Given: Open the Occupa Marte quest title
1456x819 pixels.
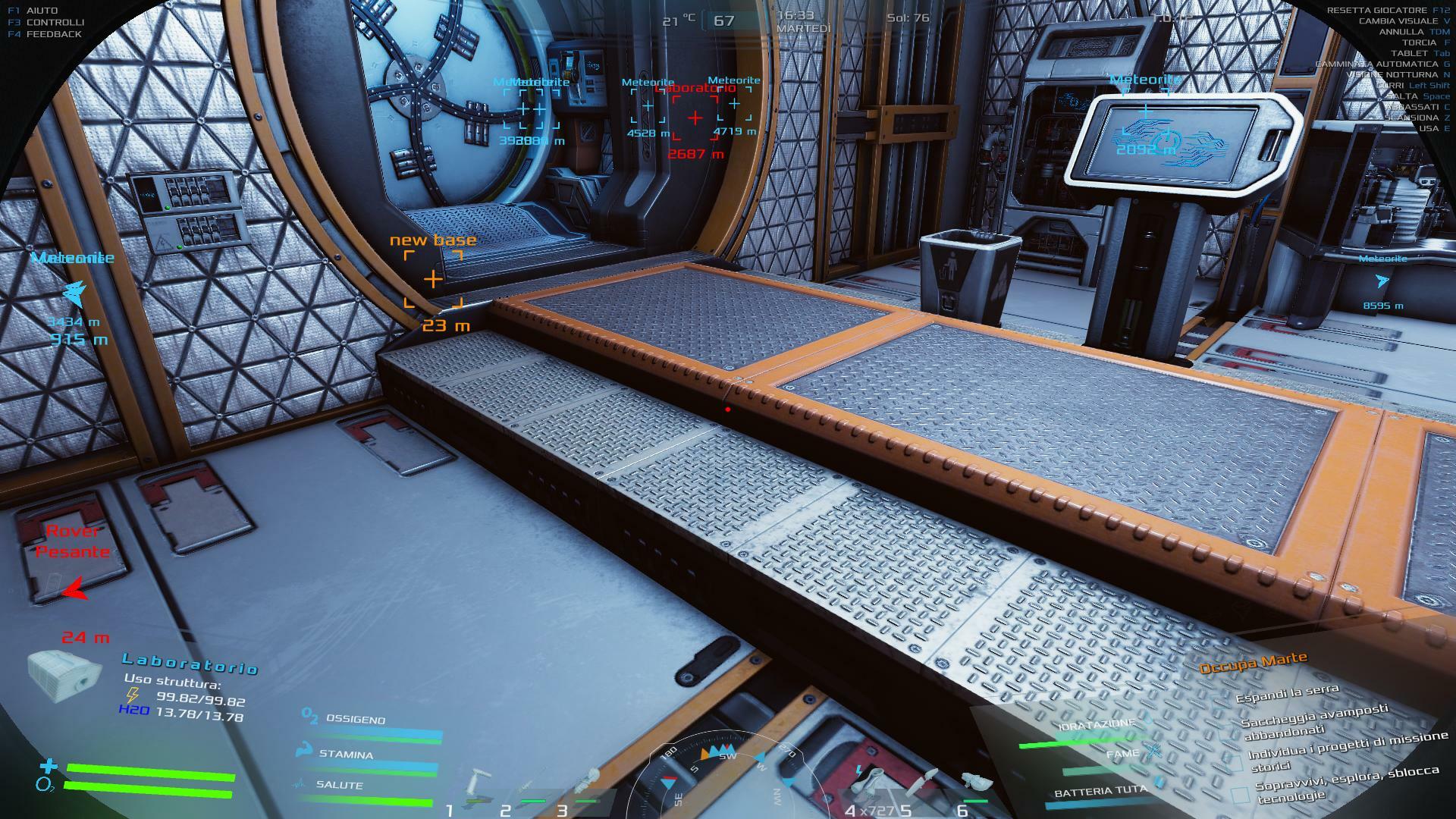Looking at the screenshot, I should [1253, 663].
